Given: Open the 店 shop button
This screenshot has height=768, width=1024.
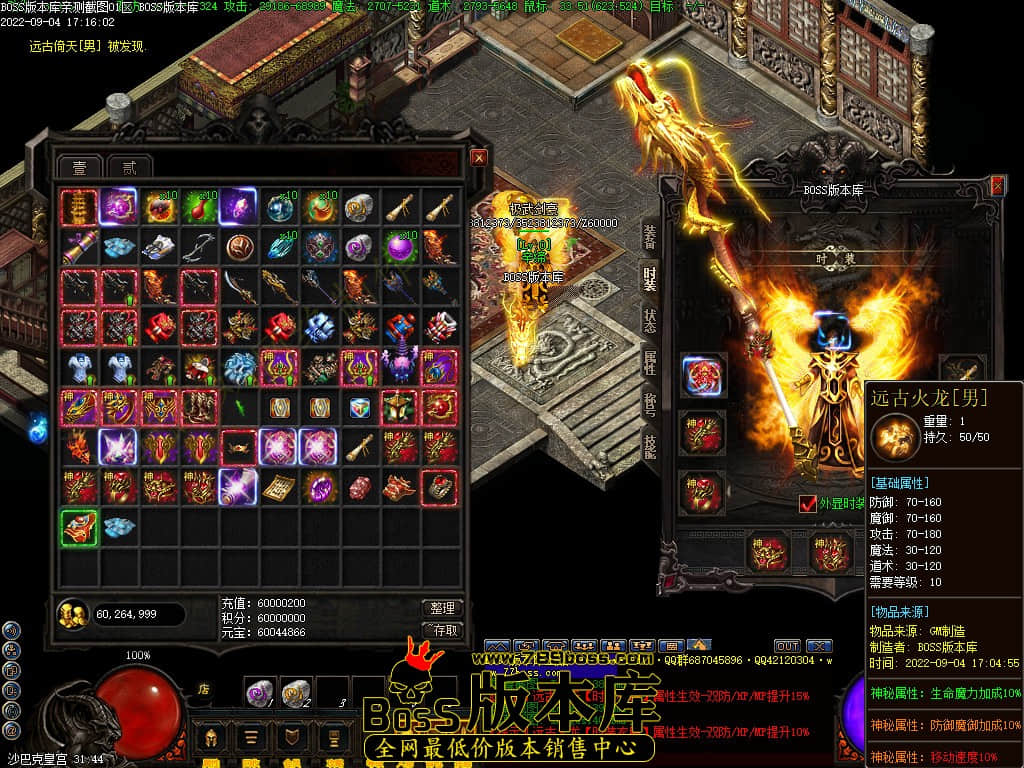Looking at the screenshot, I should (x=203, y=688).
